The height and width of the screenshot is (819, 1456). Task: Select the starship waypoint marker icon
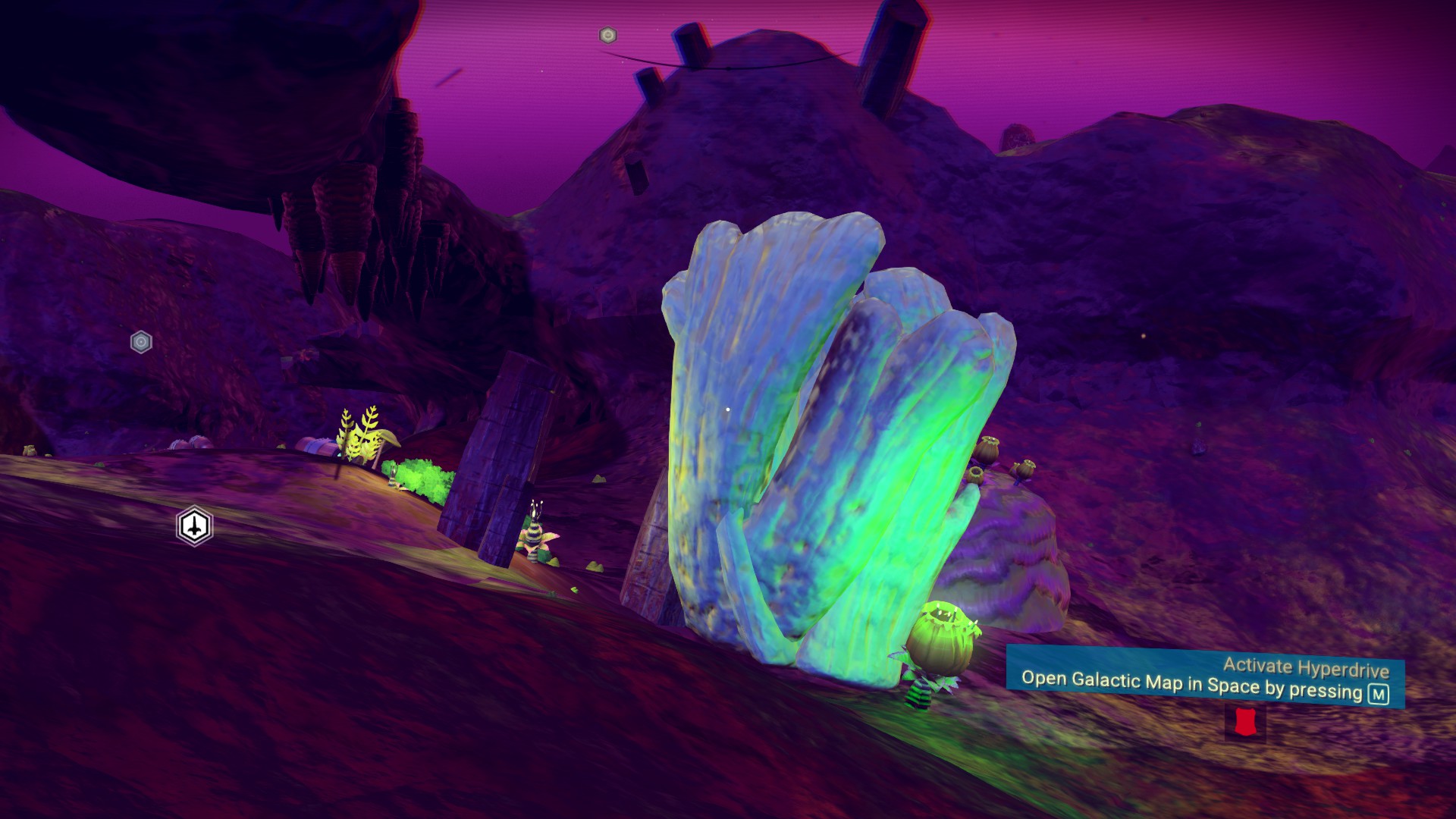click(x=195, y=526)
